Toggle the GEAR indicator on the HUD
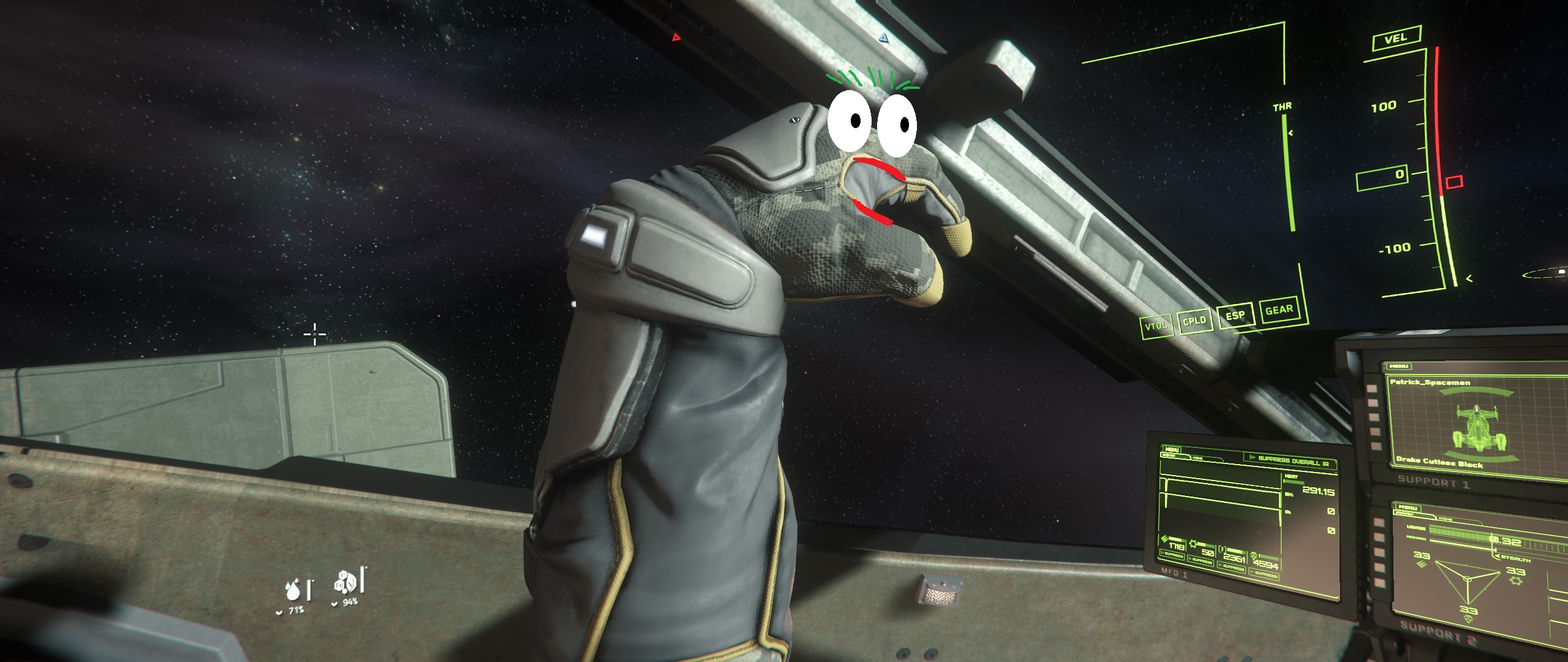This screenshot has height=662, width=1568. 1279,310
